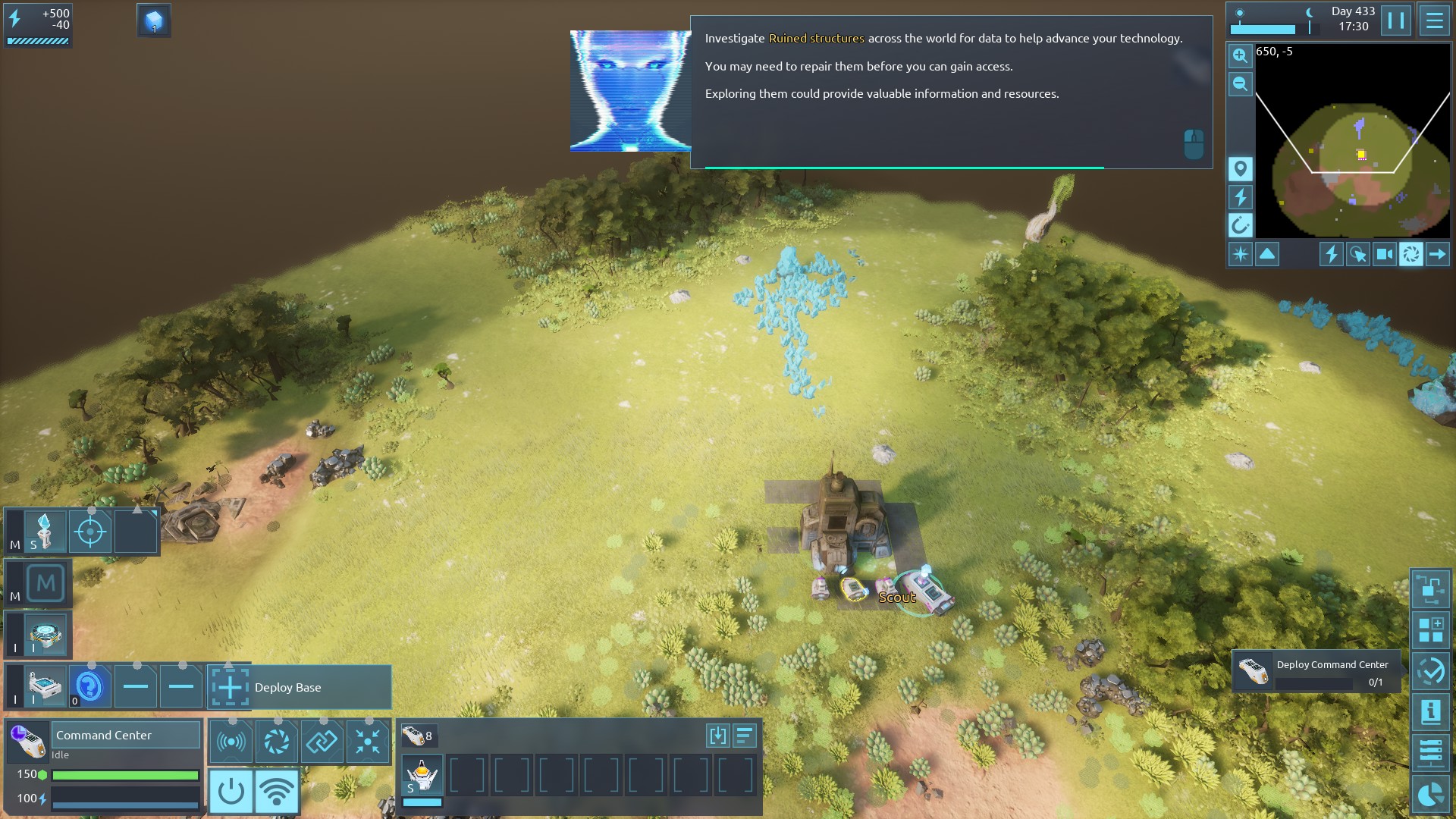
Task: Zoom in the minimap
Action: pyautogui.click(x=1240, y=55)
